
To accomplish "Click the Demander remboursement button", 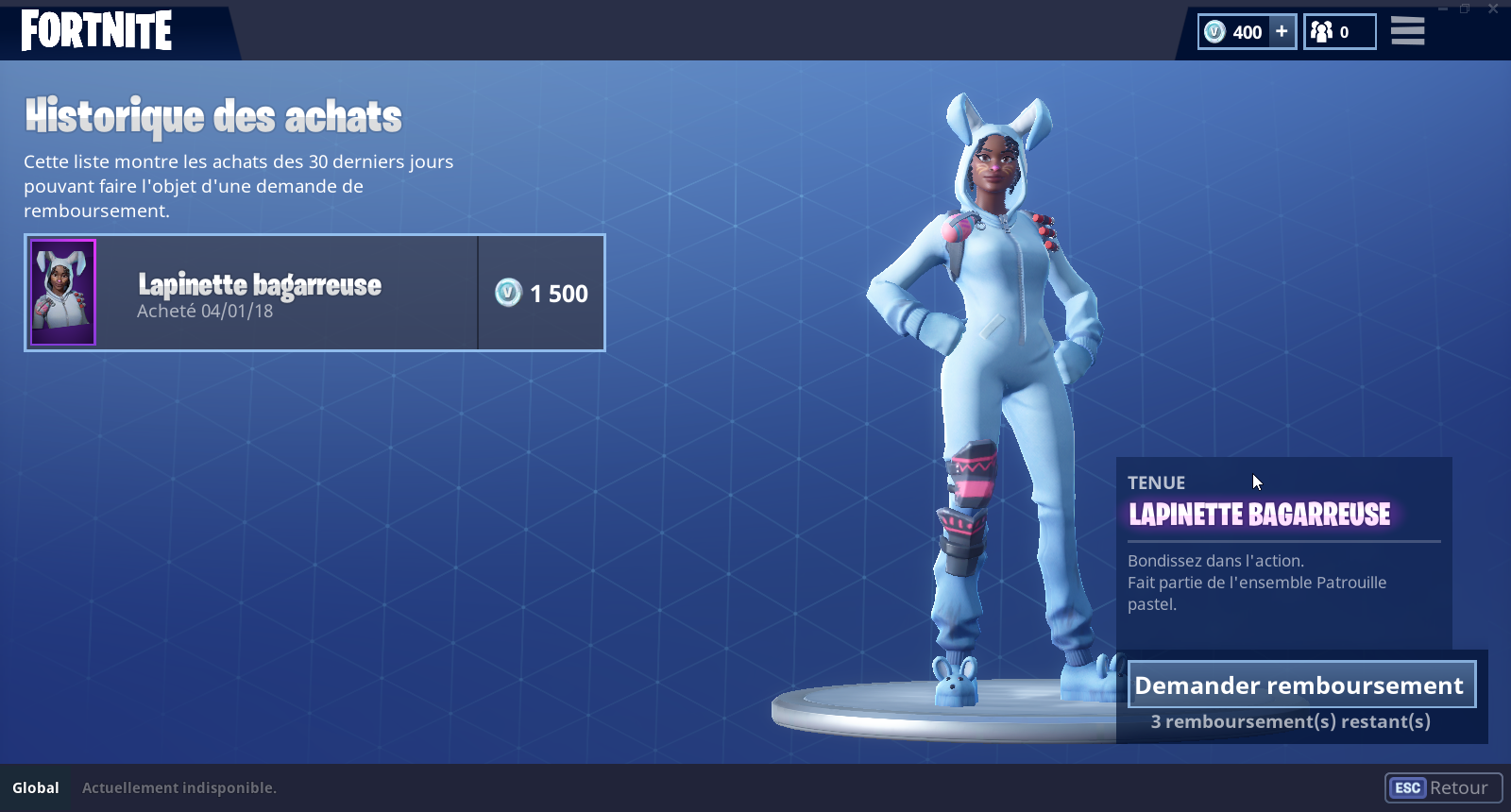I will [1301, 685].
